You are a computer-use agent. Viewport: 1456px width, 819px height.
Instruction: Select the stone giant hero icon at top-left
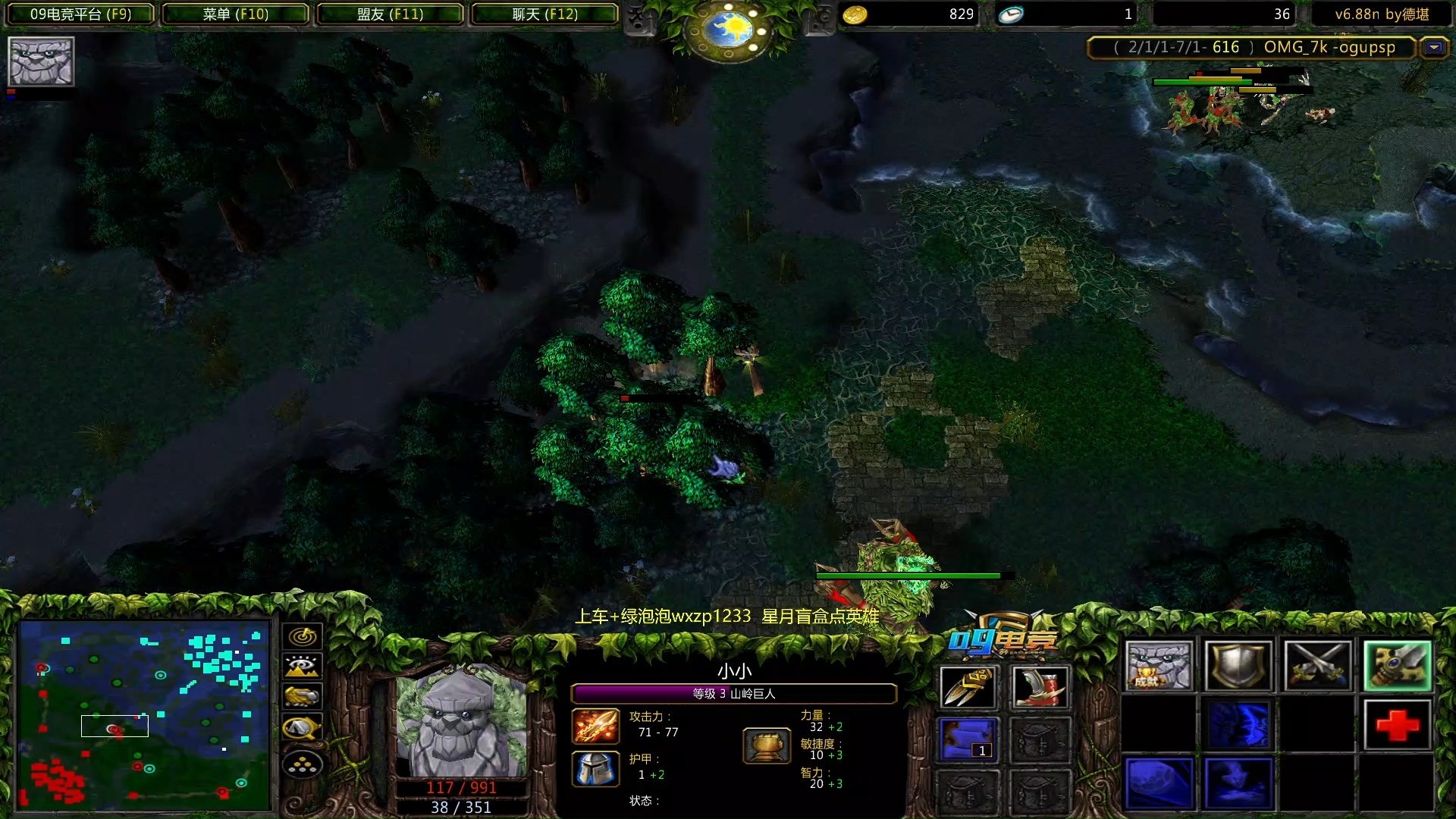click(x=41, y=61)
